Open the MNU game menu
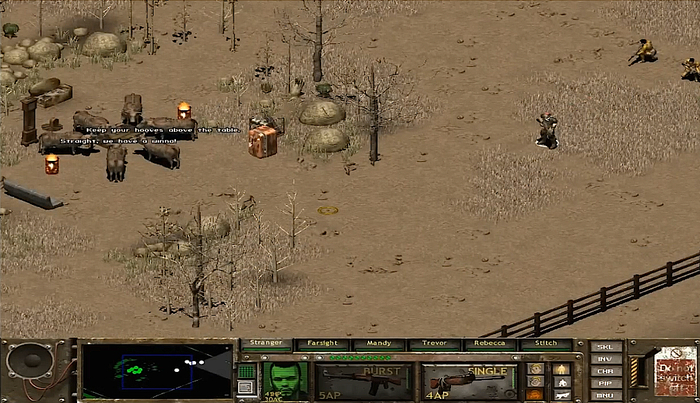 tap(604, 395)
